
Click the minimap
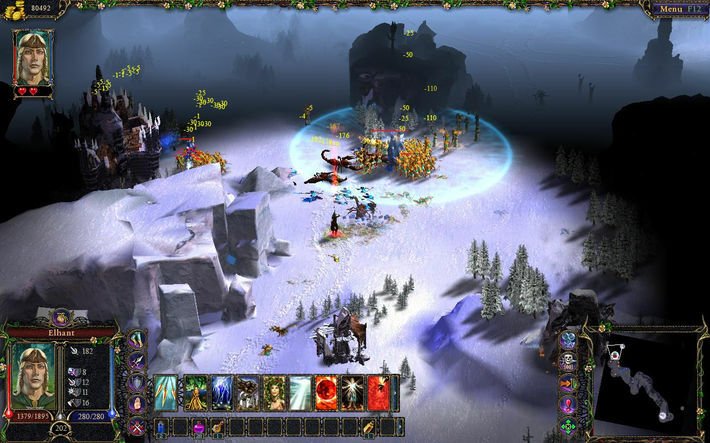coord(650,383)
